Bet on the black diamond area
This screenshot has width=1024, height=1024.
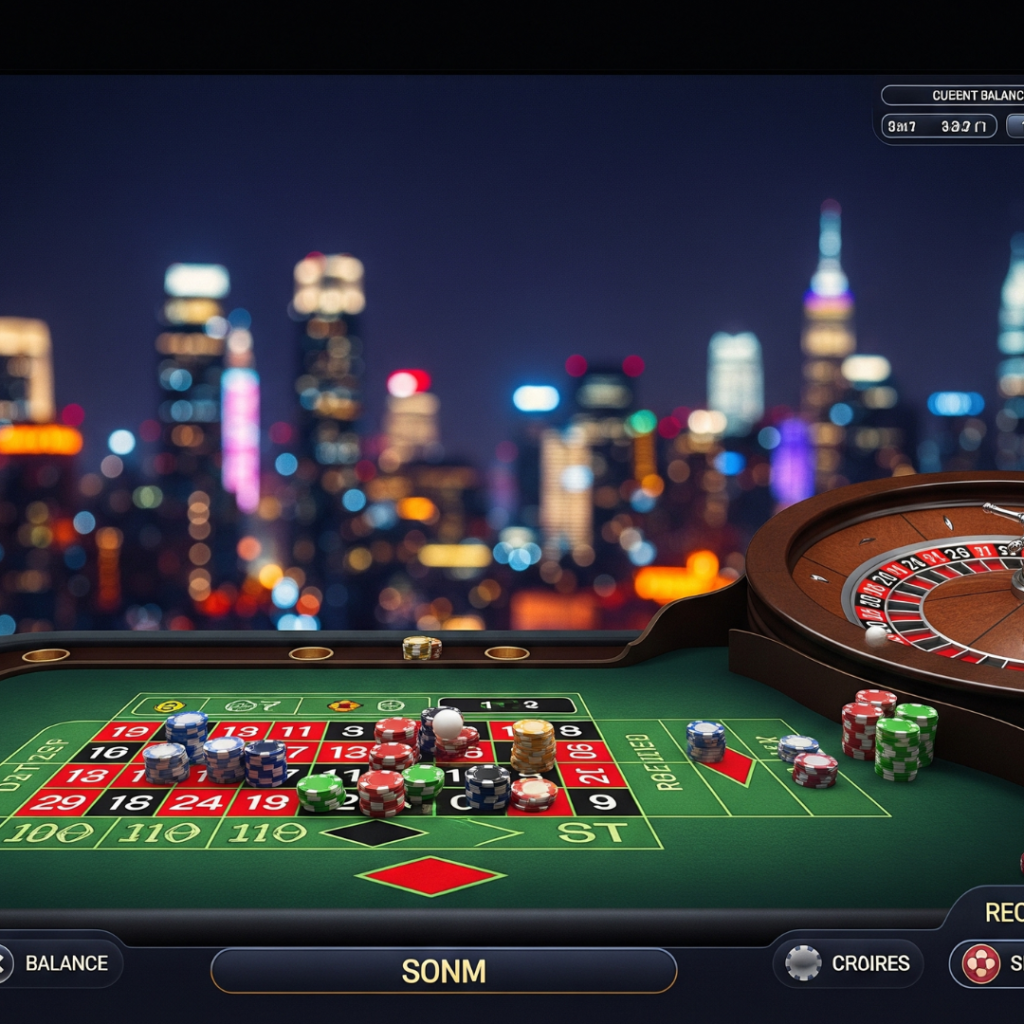[x=373, y=832]
